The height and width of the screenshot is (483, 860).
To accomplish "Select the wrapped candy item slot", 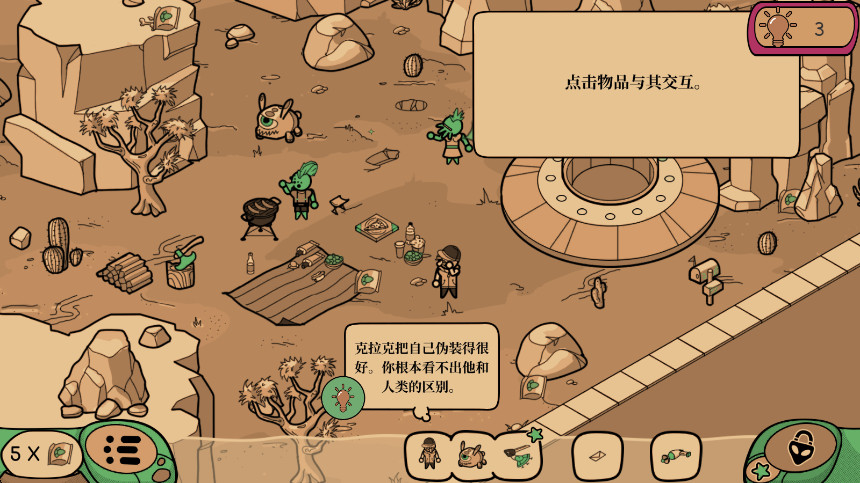I will click(675, 456).
